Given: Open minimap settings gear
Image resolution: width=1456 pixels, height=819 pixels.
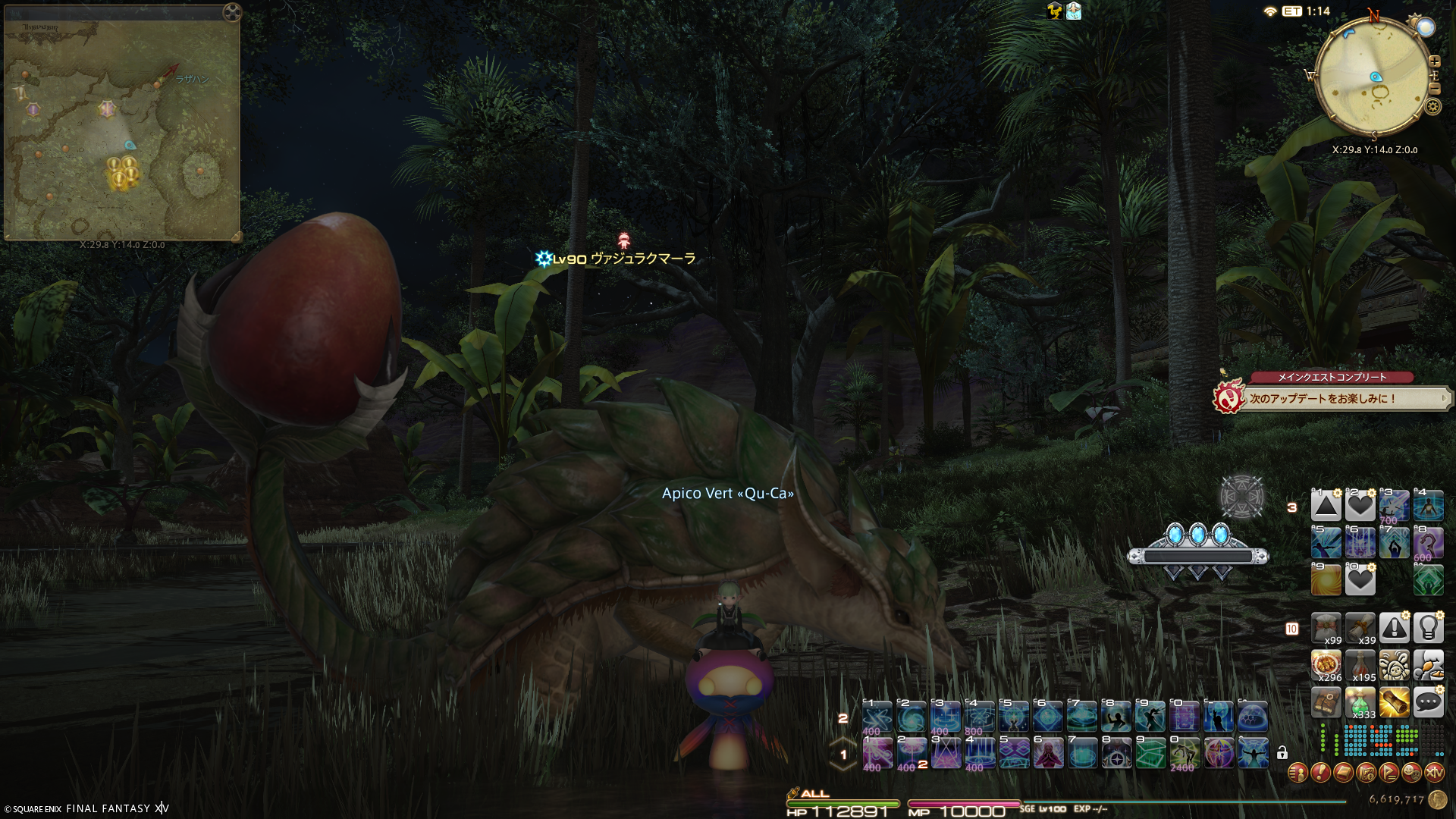Looking at the screenshot, I should [1432, 106].
